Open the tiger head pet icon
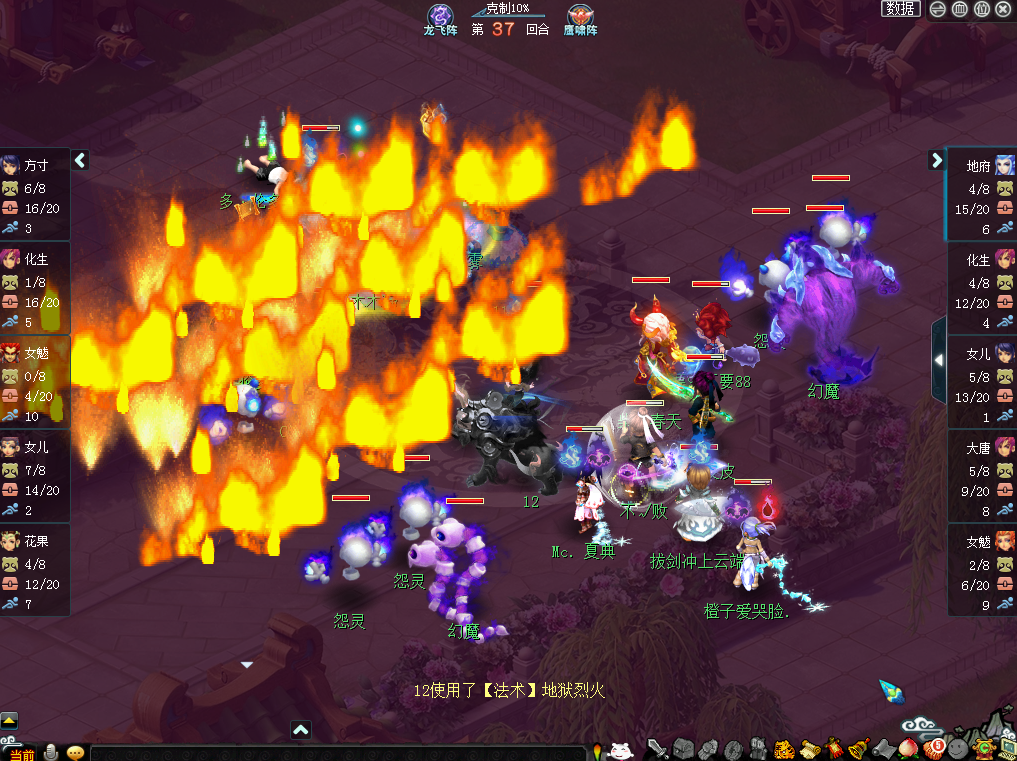This screenshot has height=761, width=1017. 784,748
